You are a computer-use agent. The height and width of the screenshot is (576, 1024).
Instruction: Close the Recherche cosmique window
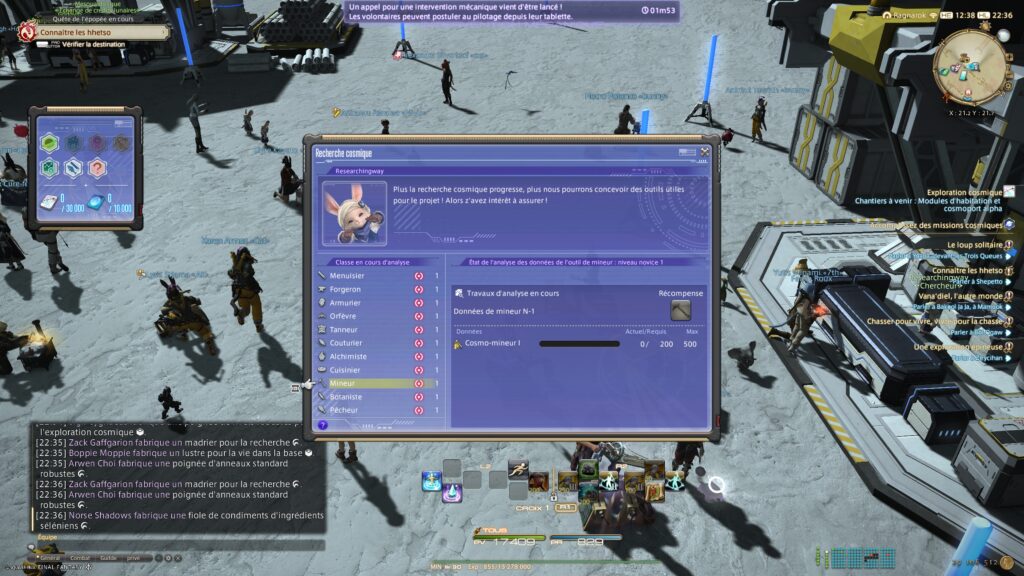tap(705, 152)
